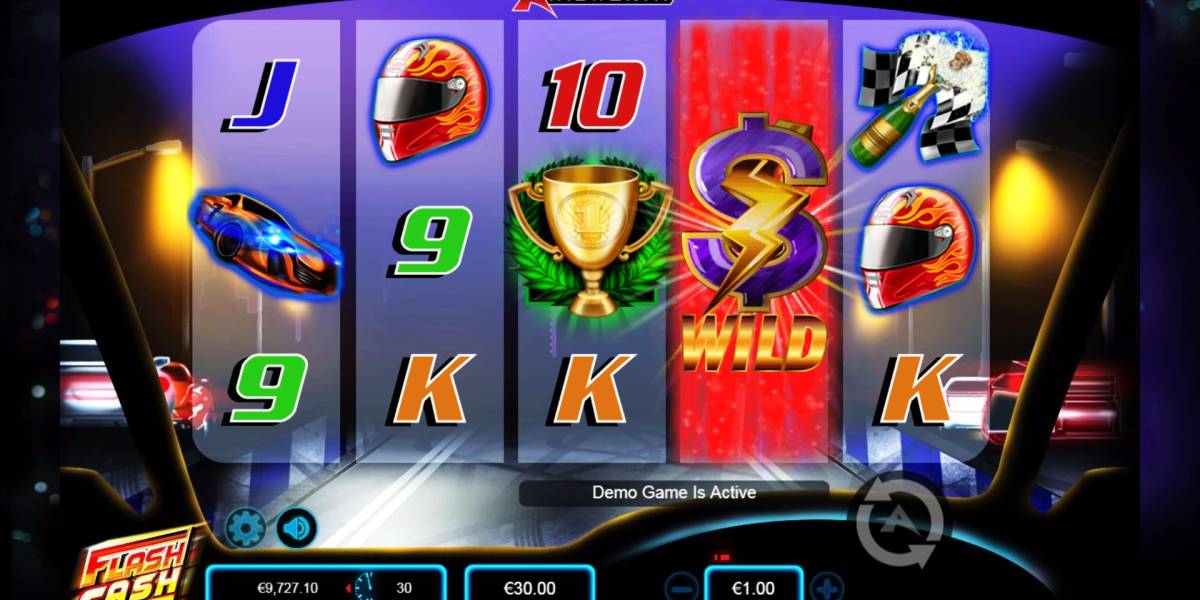This screenshot has height=600, width=1200.
Task: Decrease the bet with the minus button
Action: pos(681,586)
